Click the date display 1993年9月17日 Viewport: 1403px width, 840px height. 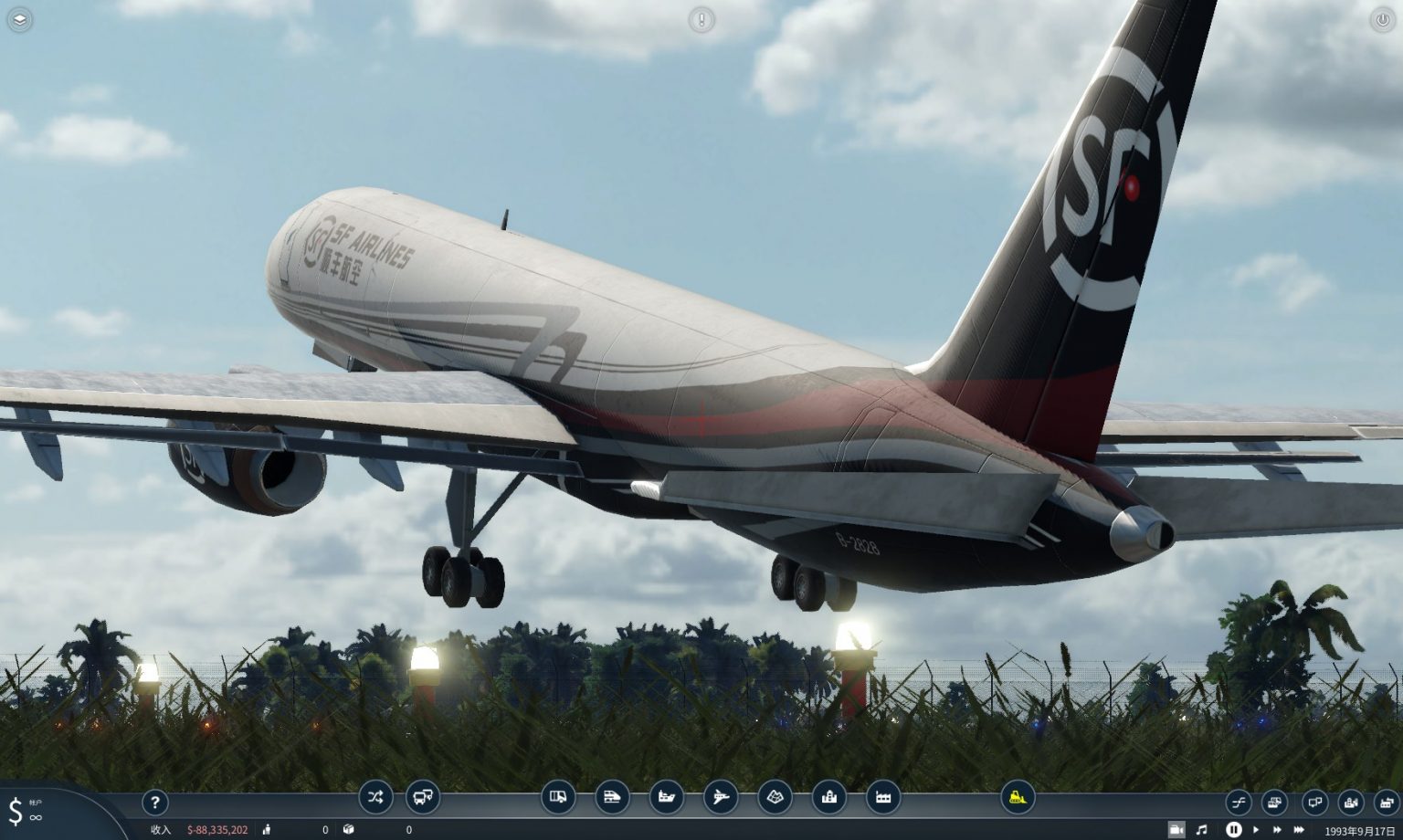pyautogui.click(x=1358, y=830)
